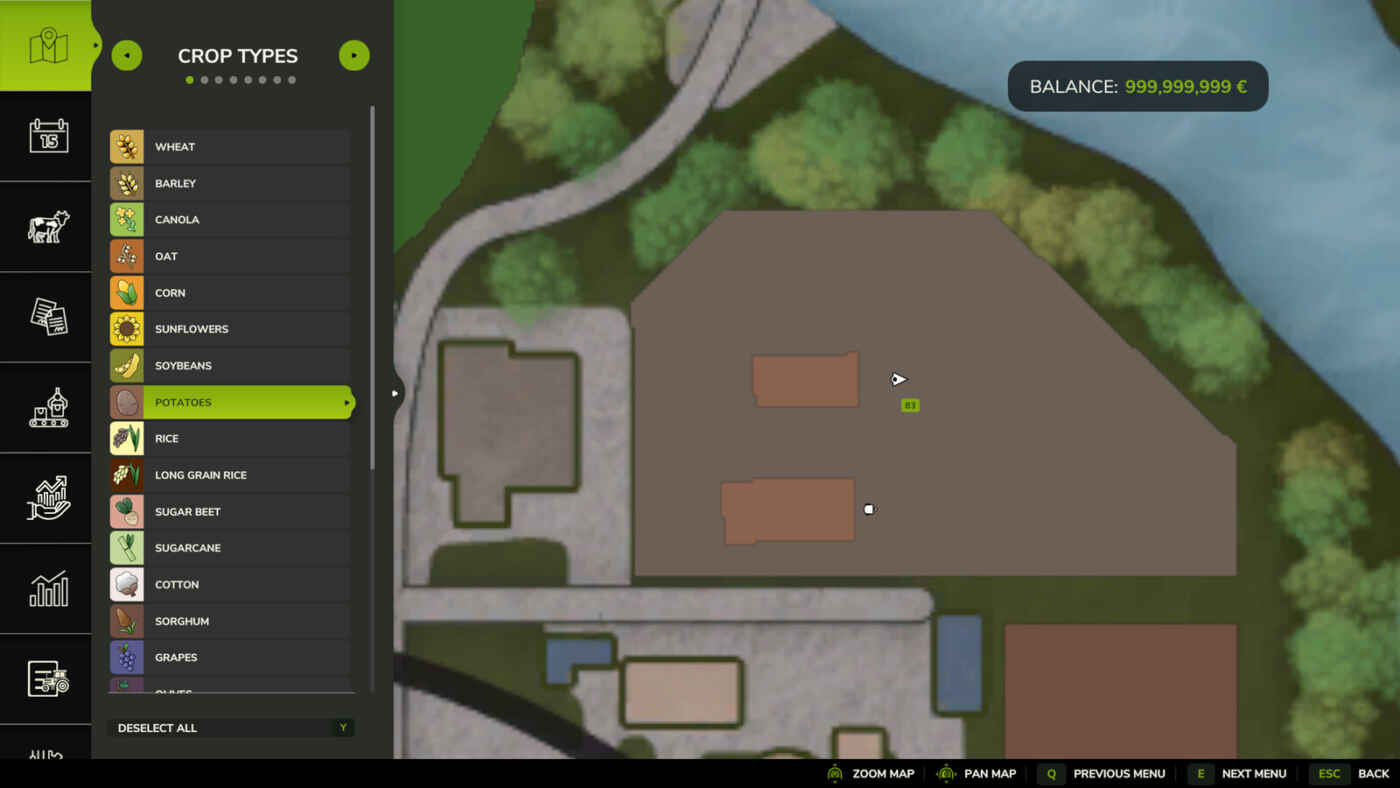The width and height of the screenshot is (1400, 788).
Task: Toggle the Oat crop filter
Action: [x=230, y=257]
